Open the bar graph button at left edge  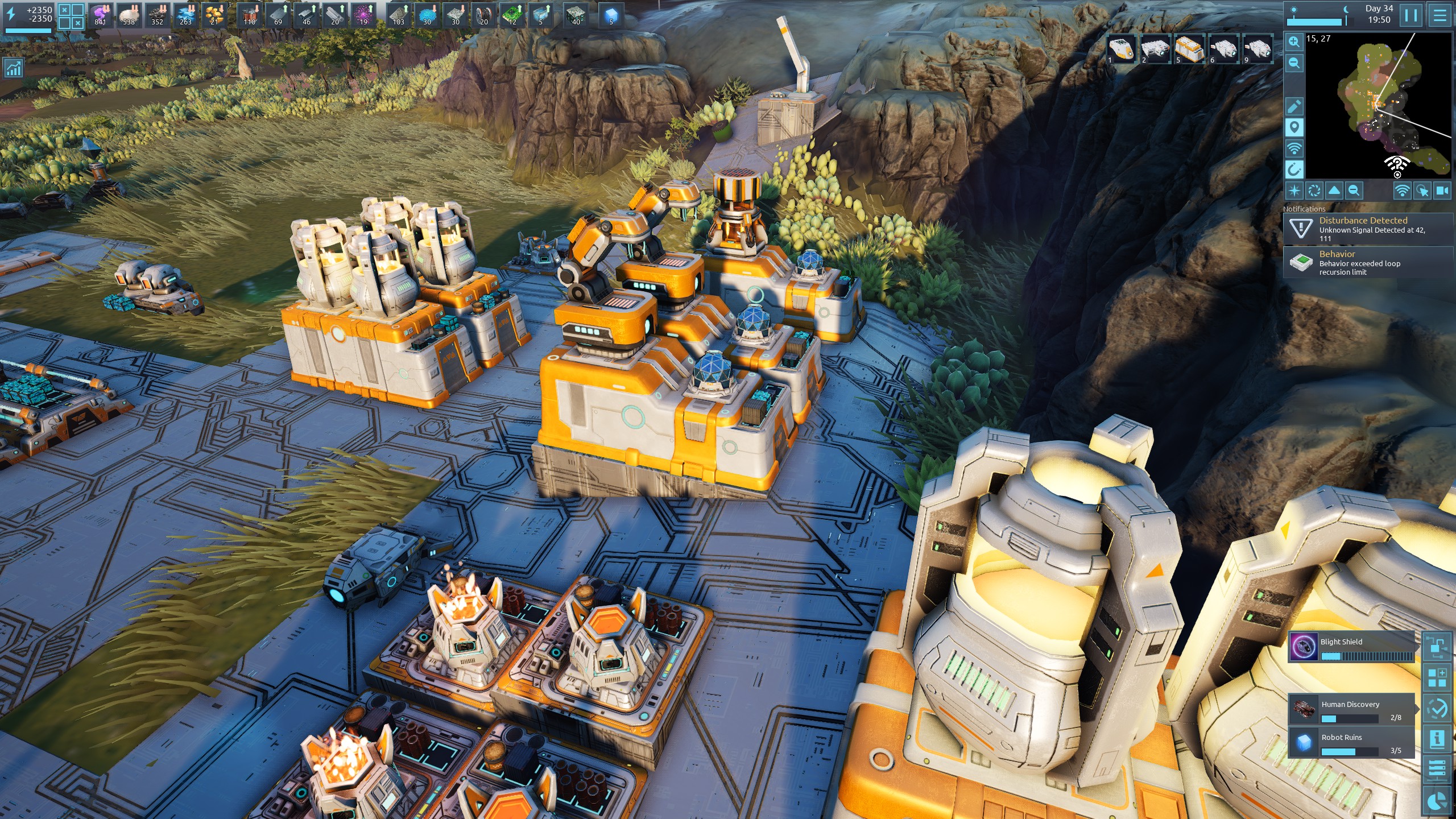pyautogui.click(x=13, y=69)
